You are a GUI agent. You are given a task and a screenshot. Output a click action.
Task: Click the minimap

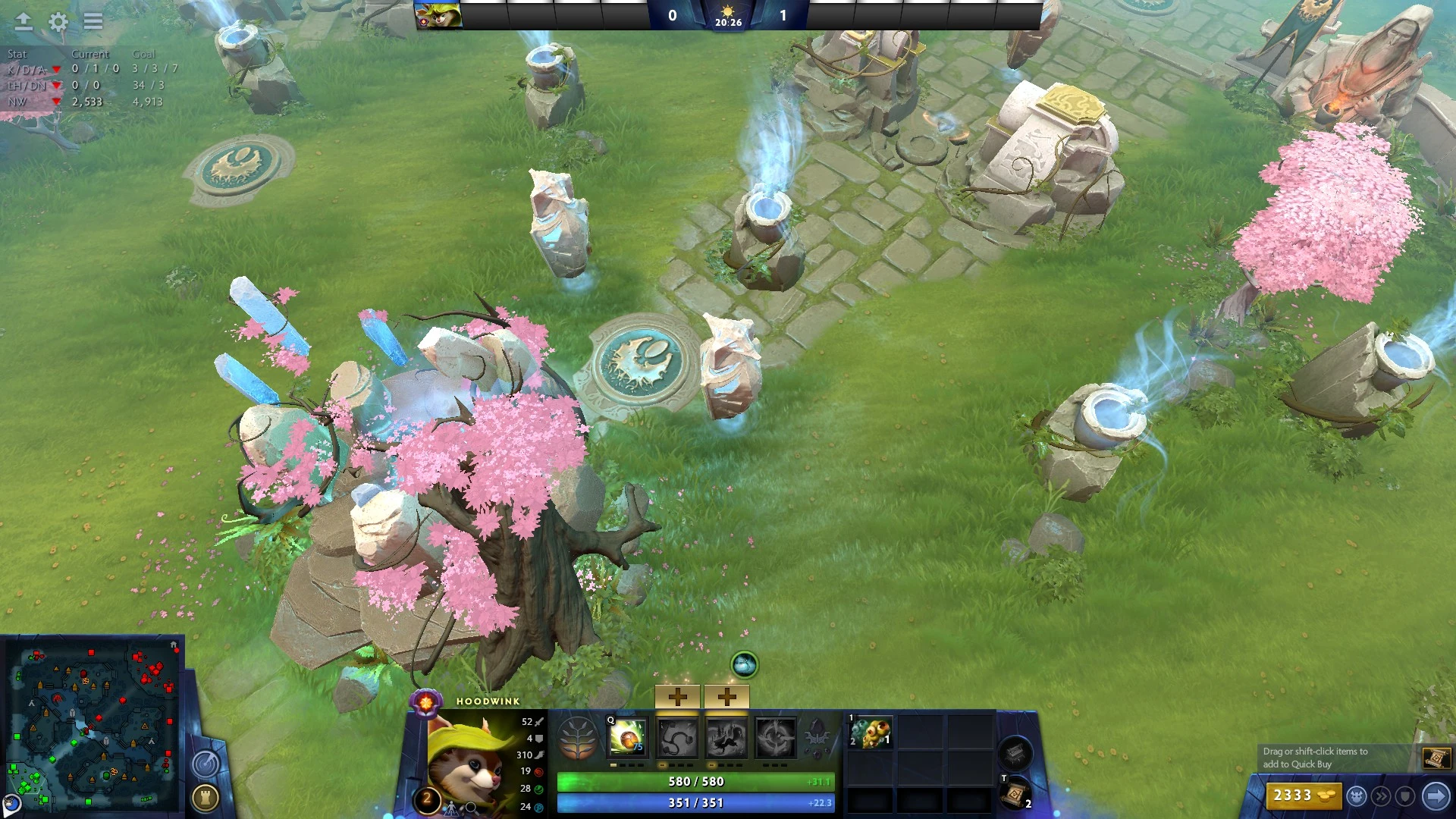tap(93, 726)
